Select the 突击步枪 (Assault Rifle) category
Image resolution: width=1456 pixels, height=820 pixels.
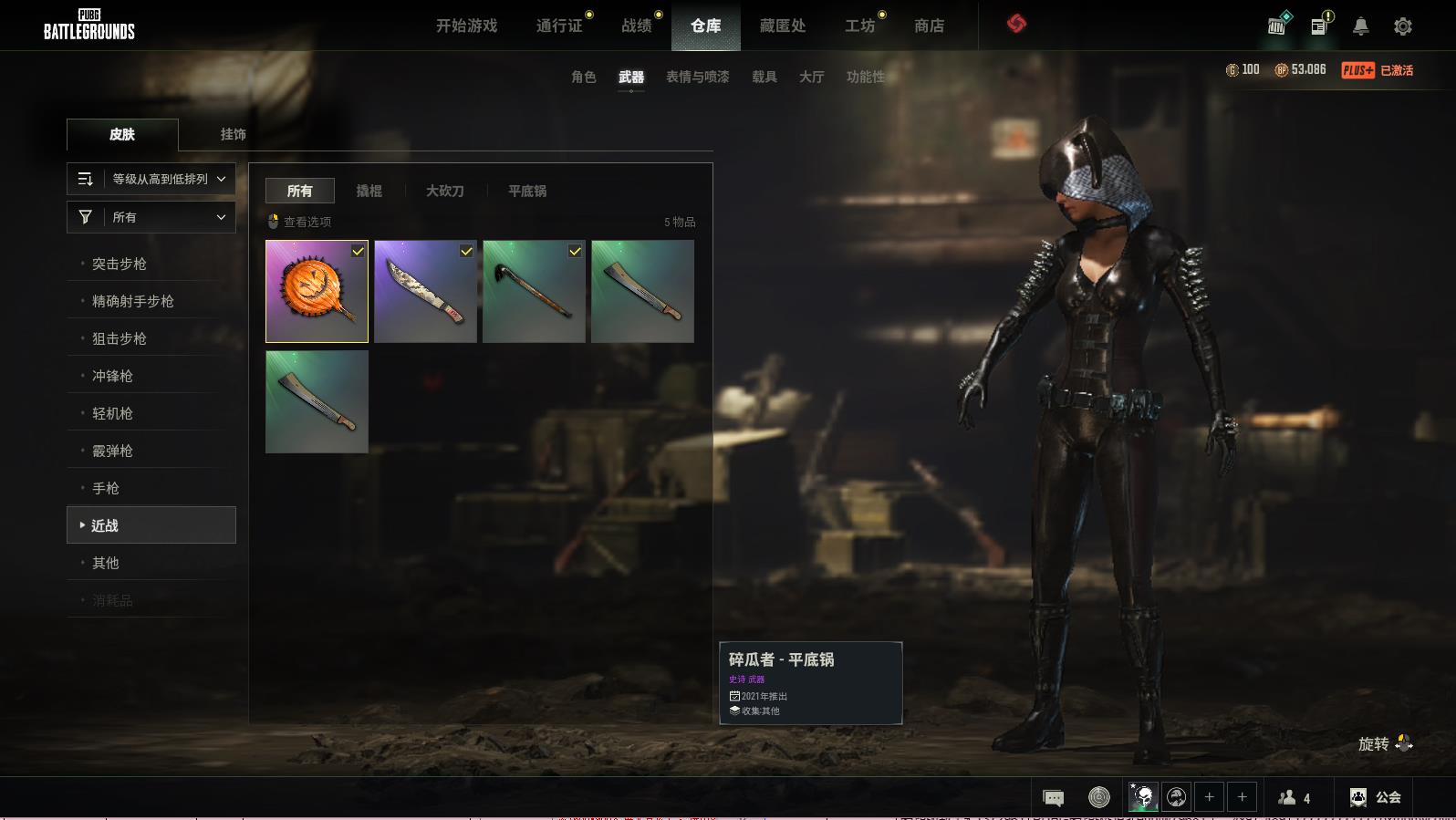[120, 264]
